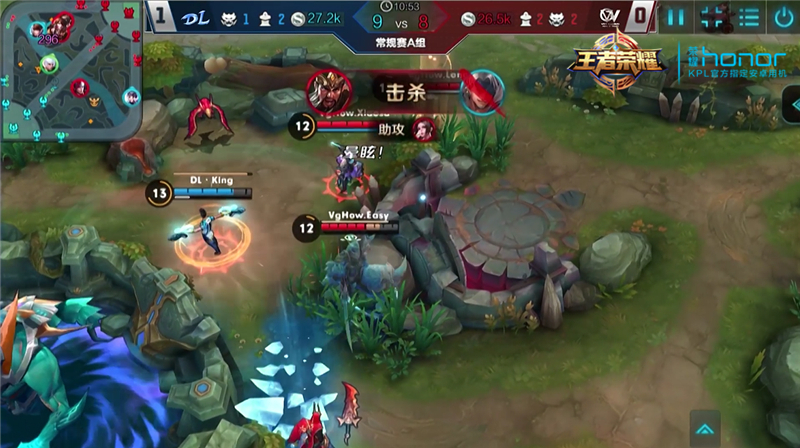This screenshot has height=448, width=800.
Task: Click the battlefield minimap
Action: pyautogui.click(x=70, y=70)
